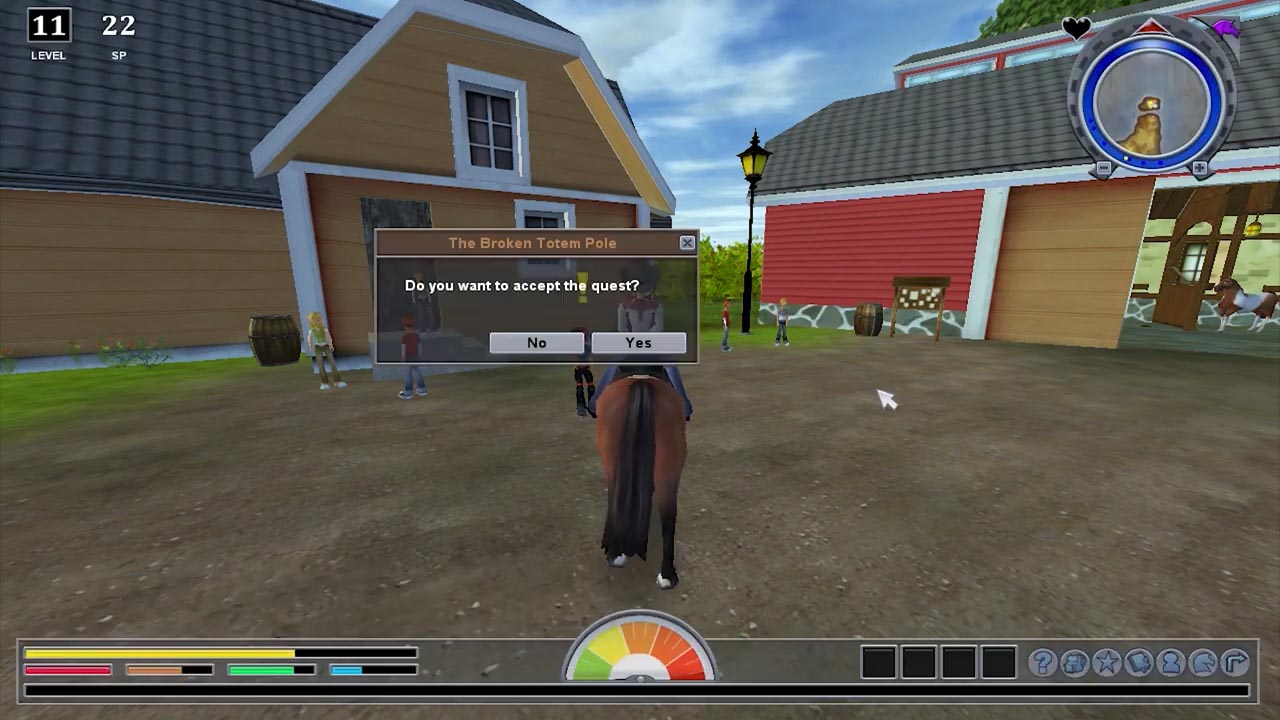Accept the quest by clicking Yes
The image size is (1280, 720).
tap(638, 343)
